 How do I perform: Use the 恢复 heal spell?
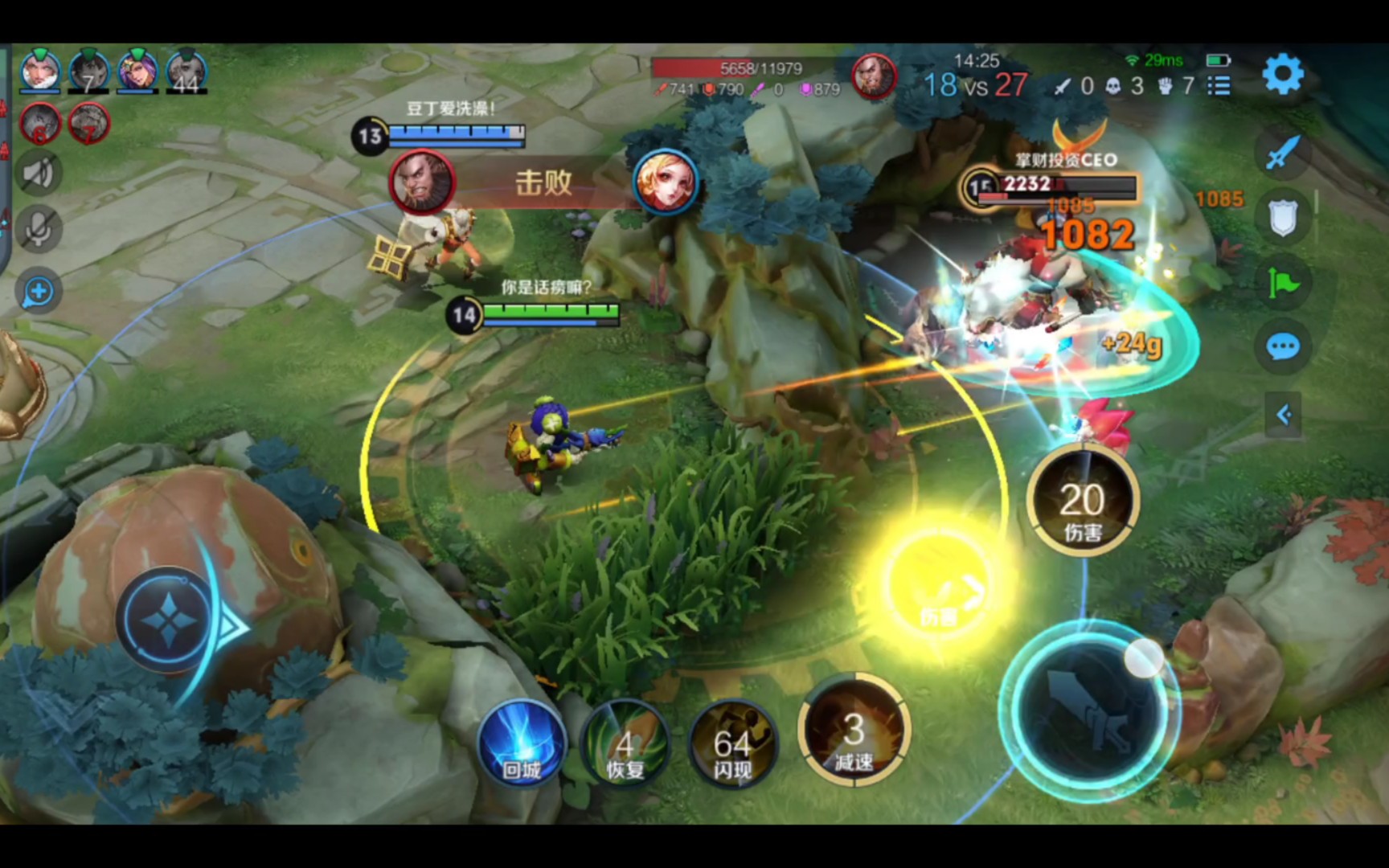point(625,744)
